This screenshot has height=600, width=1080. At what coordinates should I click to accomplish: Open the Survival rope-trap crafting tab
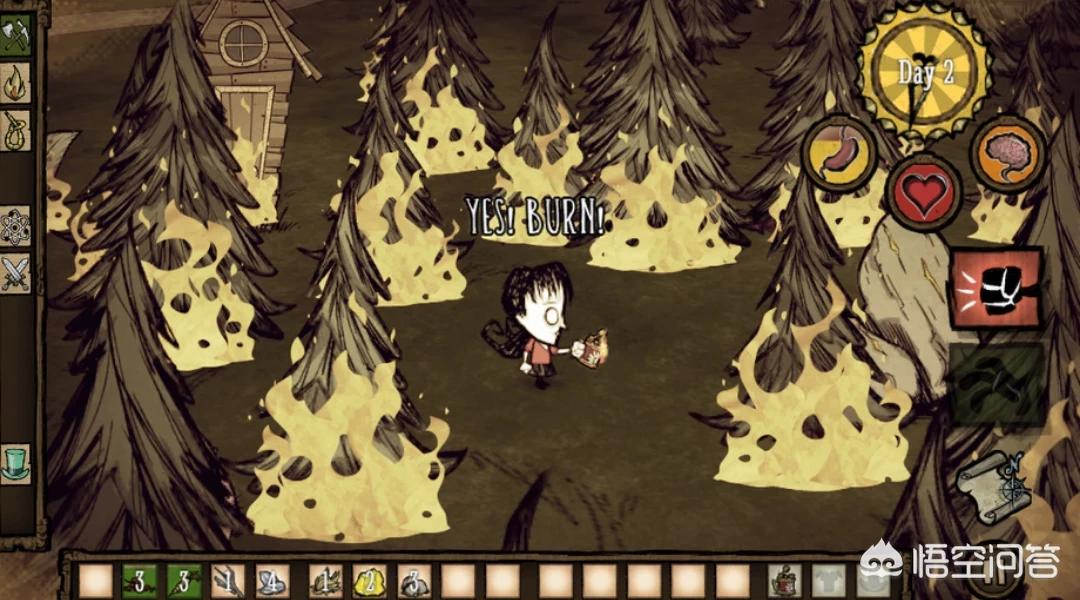(x=16, y=130)
